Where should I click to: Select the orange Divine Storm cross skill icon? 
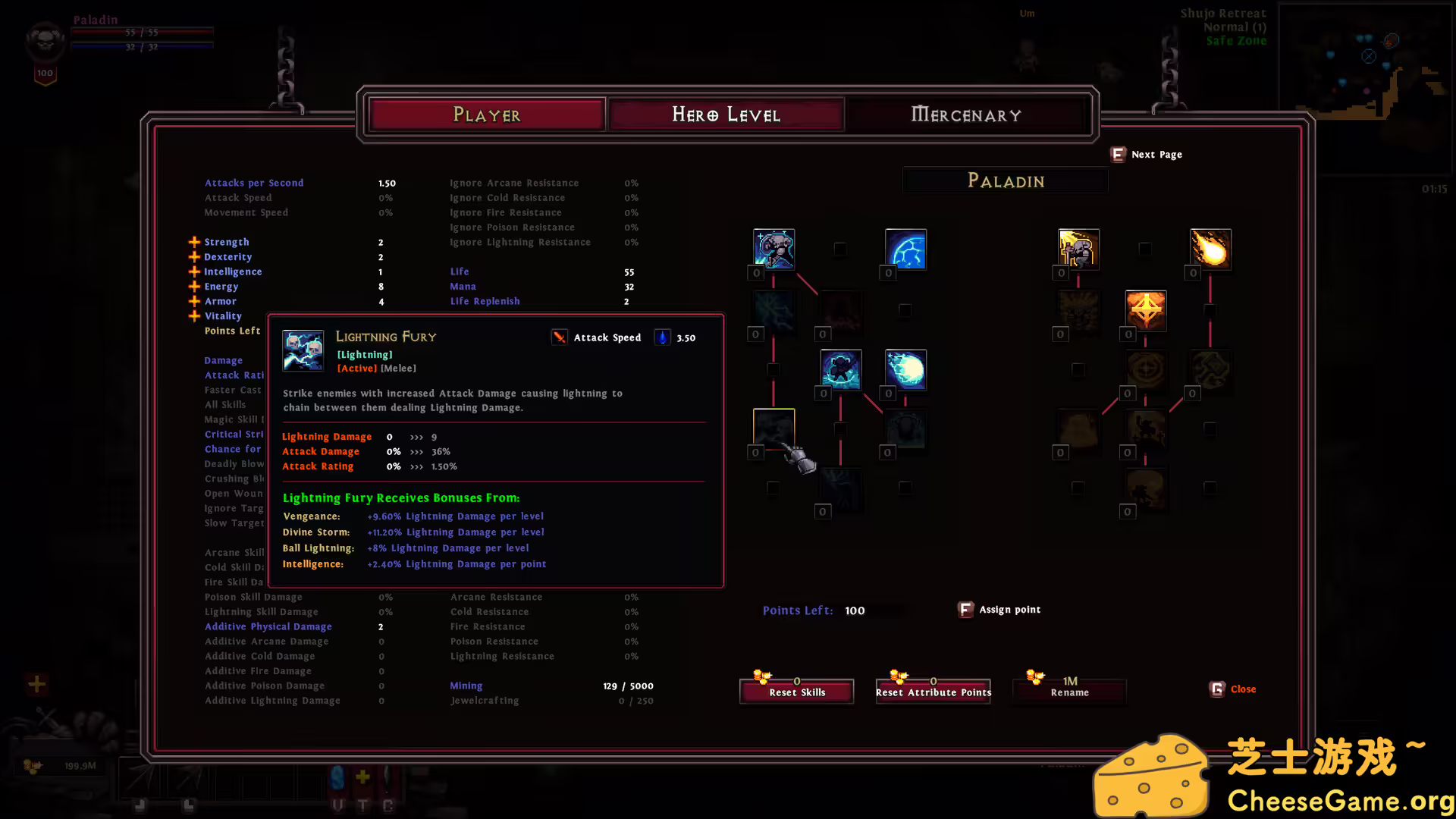click(x=1145, y=311)
